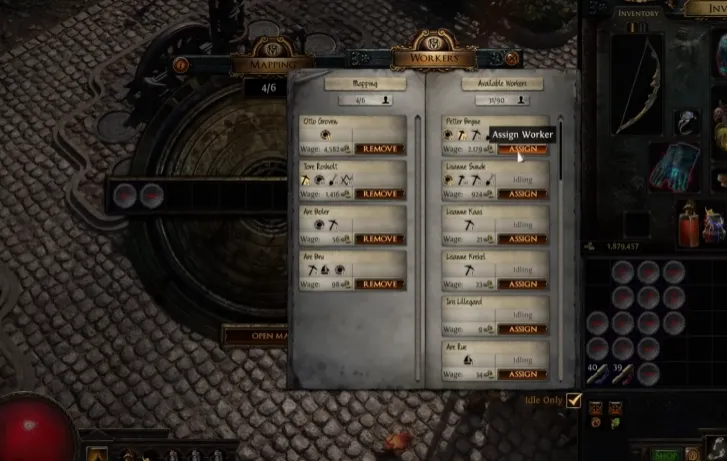Assign Lisanne Sunde to Mapping
Image resolution: width=727 pixels, height=461 pixels.
pyautogui.click(x=522, y=194)
